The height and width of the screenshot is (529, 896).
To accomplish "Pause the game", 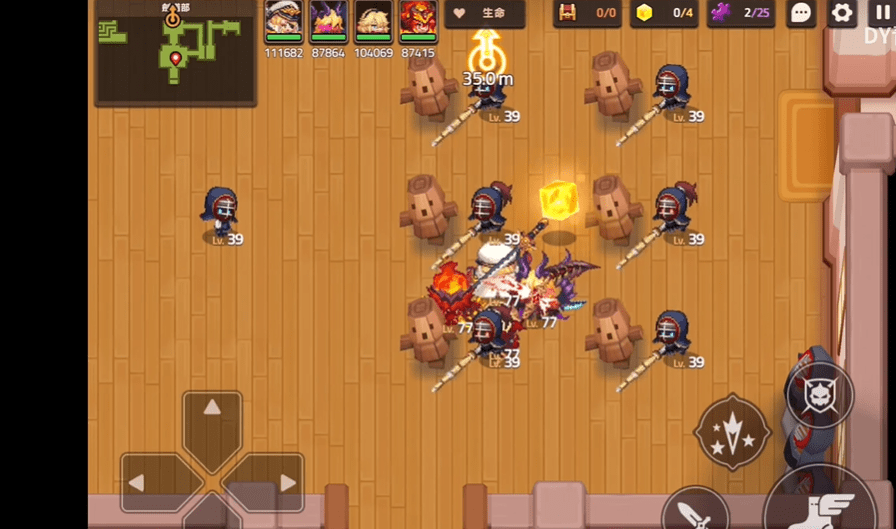I will [882, 13].
